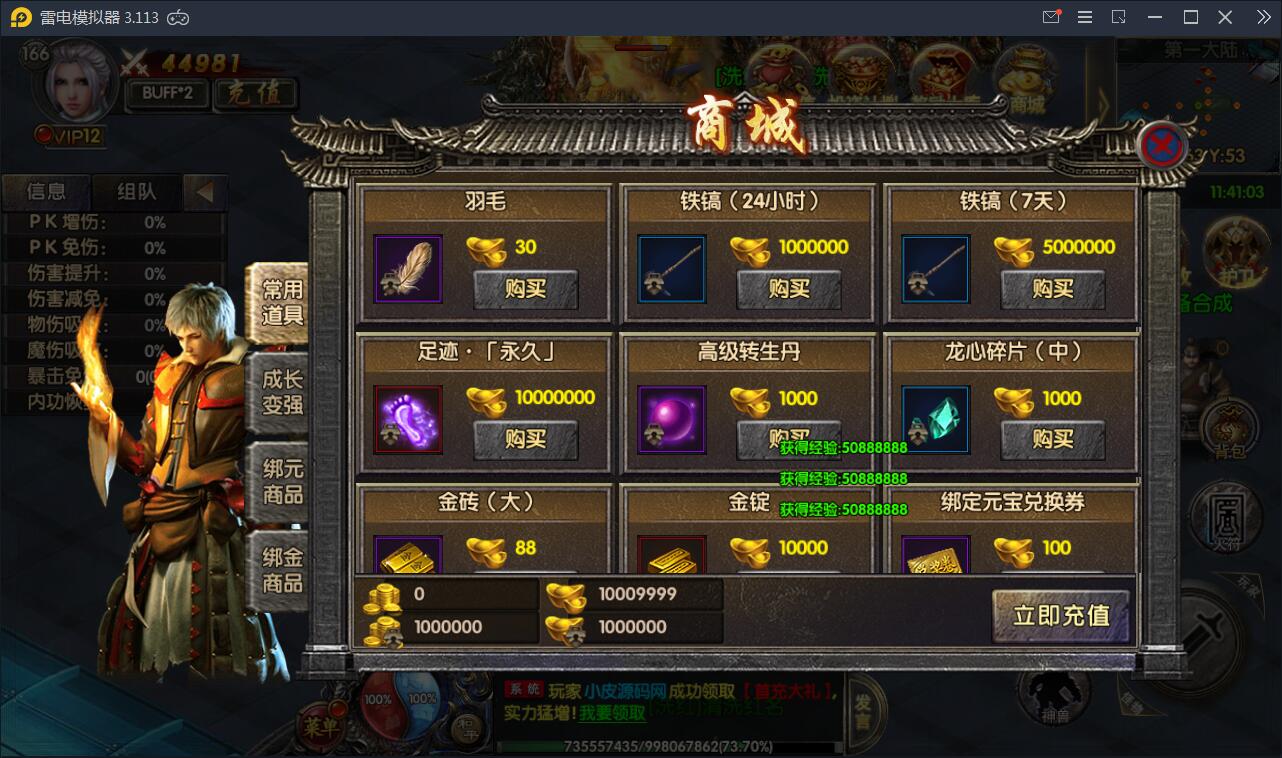Click the 充值 recharge icon beside BUFF*2

[255, 94]
